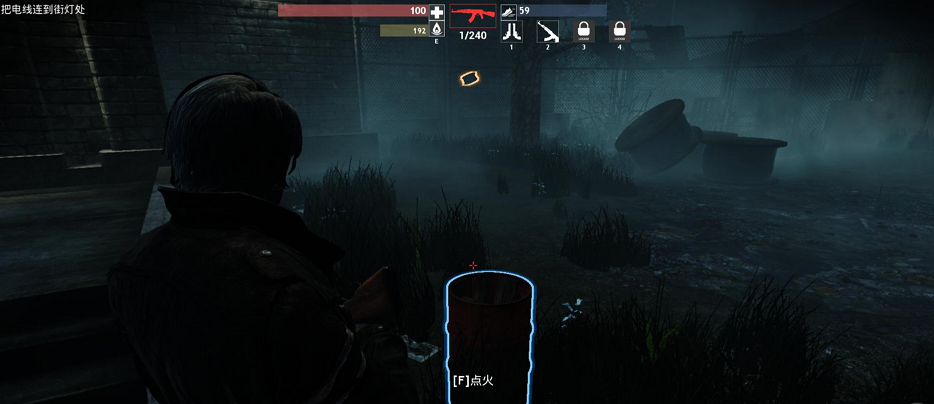This screenshot has height=404, width=934.
Task: Click the white cross health icon
Action: point(437,11)
